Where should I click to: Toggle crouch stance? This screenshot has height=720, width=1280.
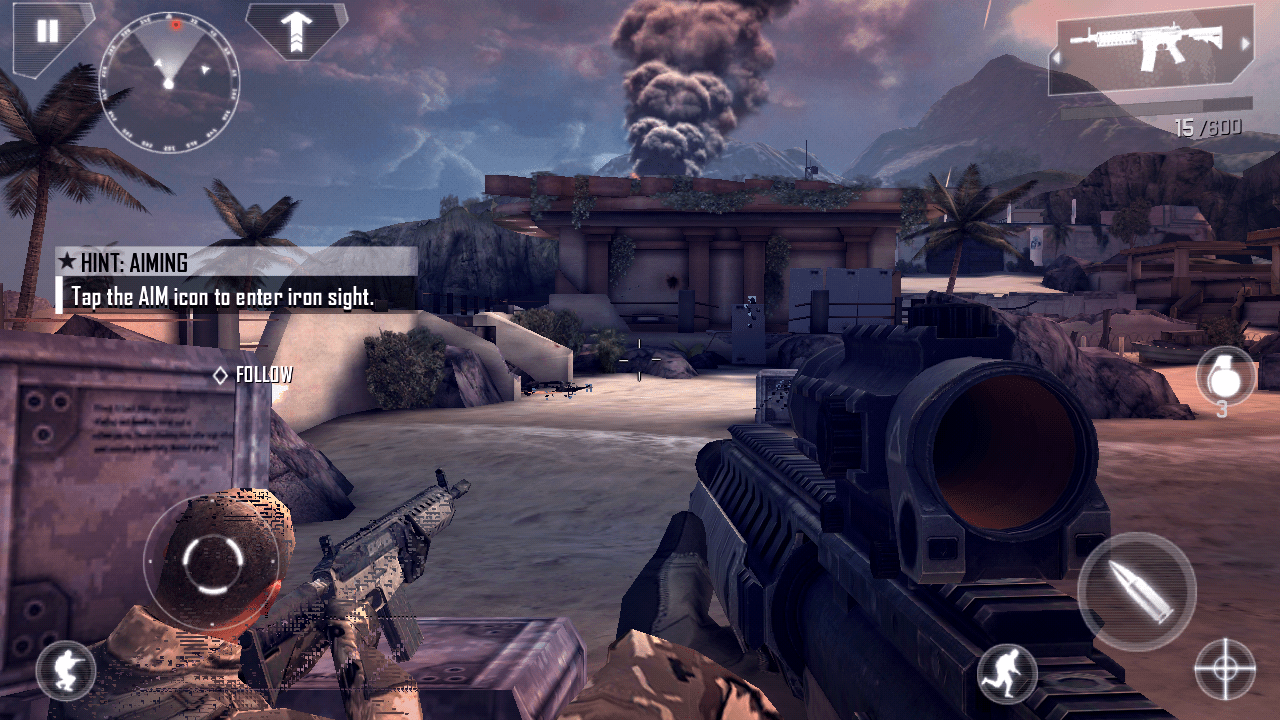(x=66, y=670)
